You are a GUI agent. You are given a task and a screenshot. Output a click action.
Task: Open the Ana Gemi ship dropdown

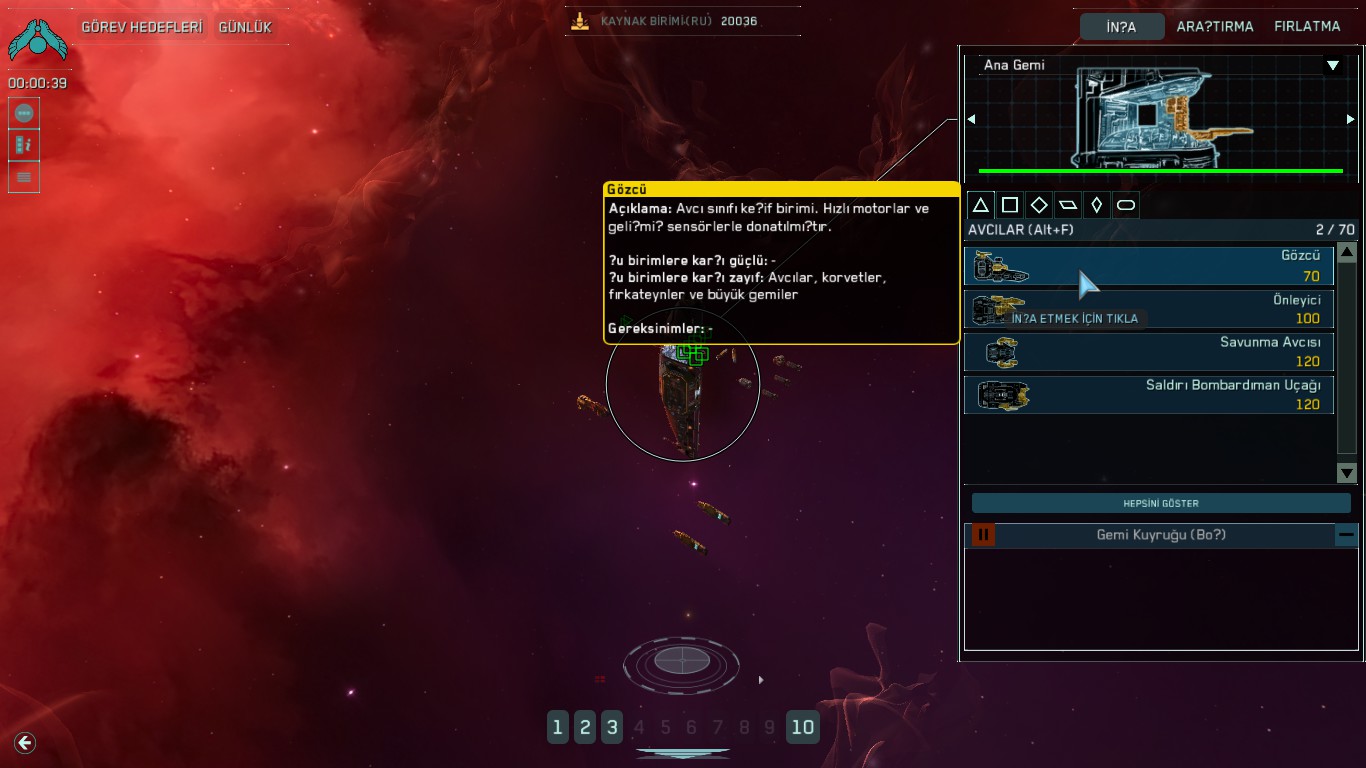[x=1332, y=66]
